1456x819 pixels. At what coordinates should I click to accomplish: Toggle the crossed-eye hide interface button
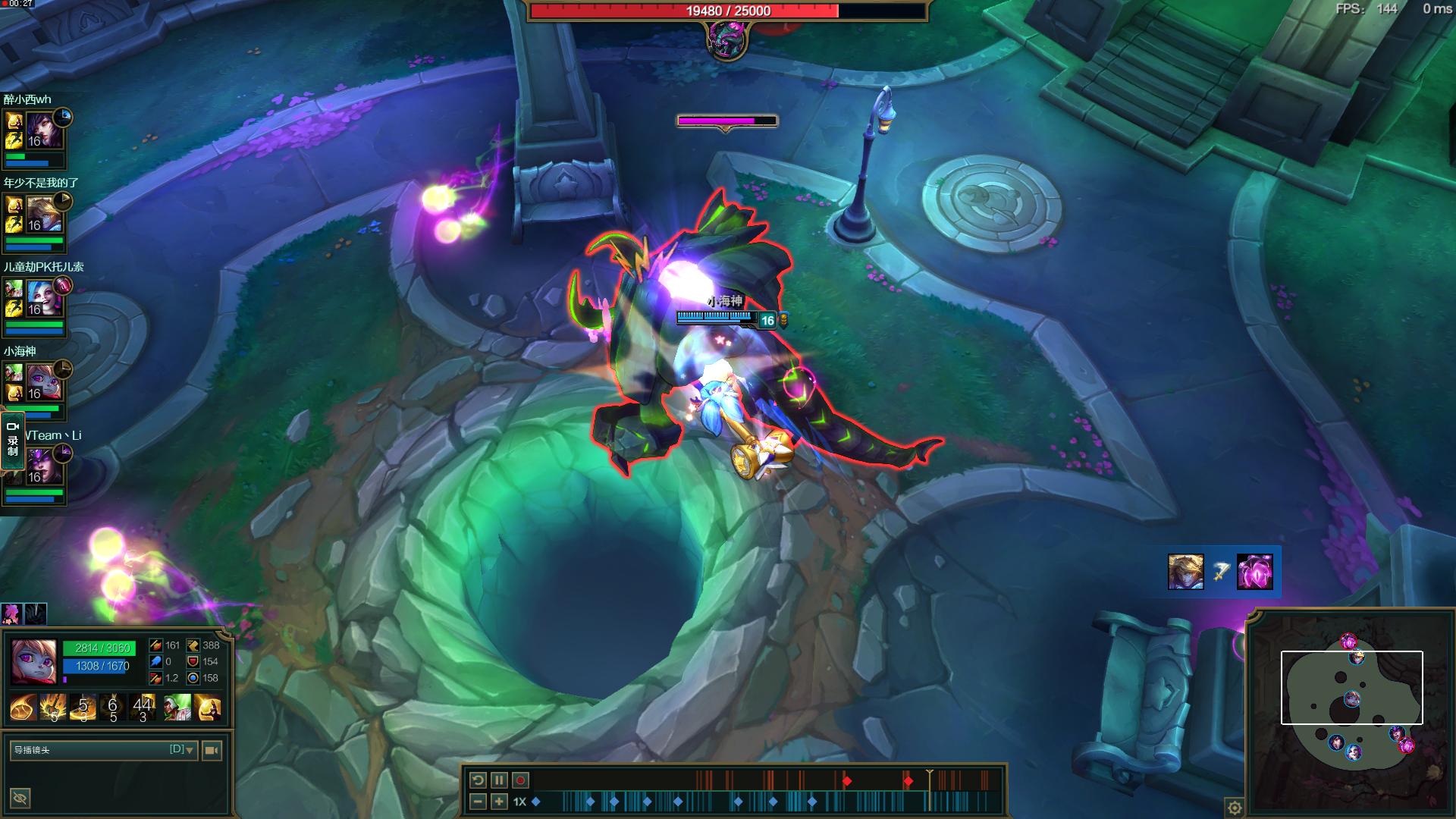click(20, 798)
